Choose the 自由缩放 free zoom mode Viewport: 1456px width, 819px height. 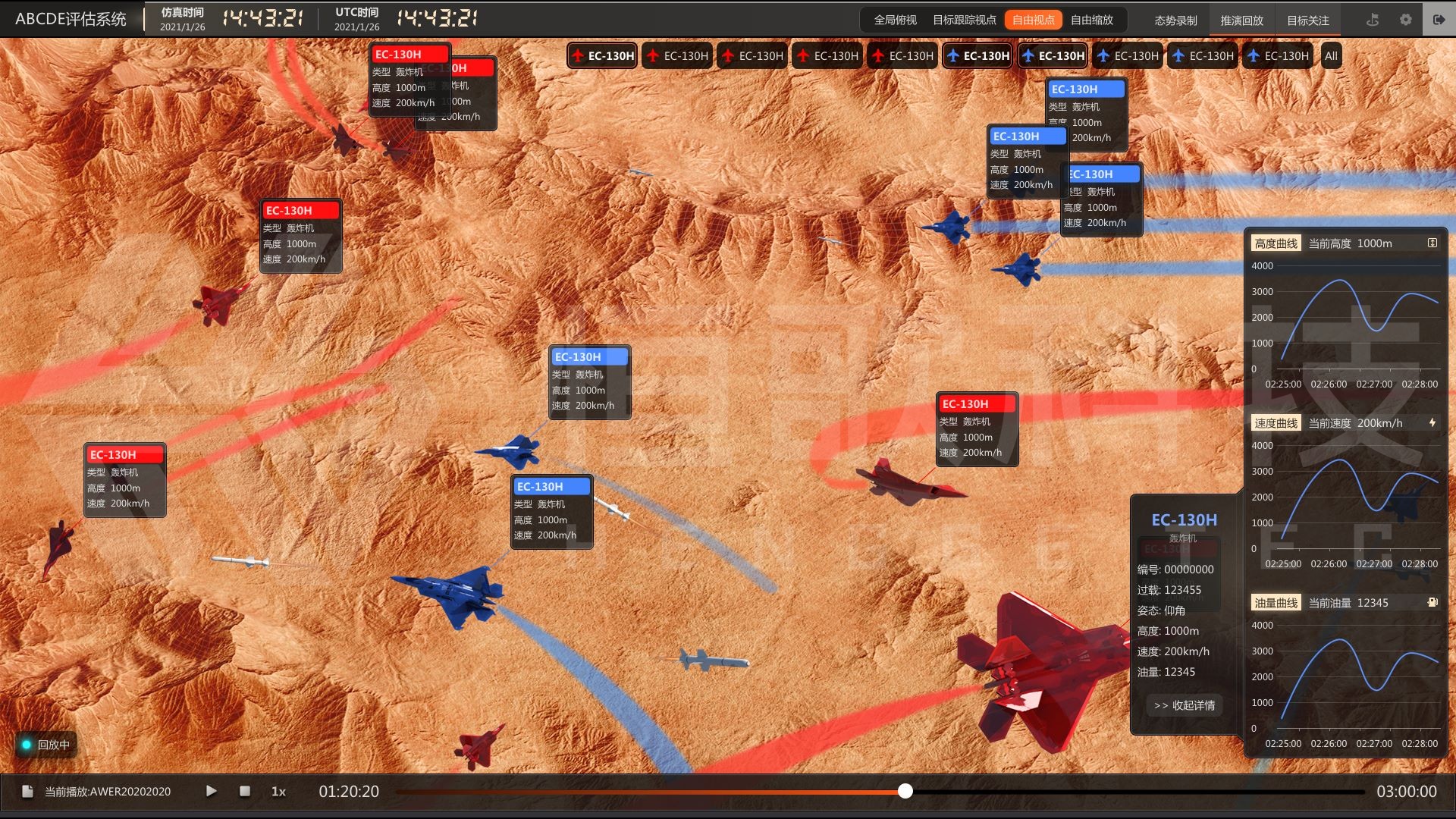pos(1092,20)
